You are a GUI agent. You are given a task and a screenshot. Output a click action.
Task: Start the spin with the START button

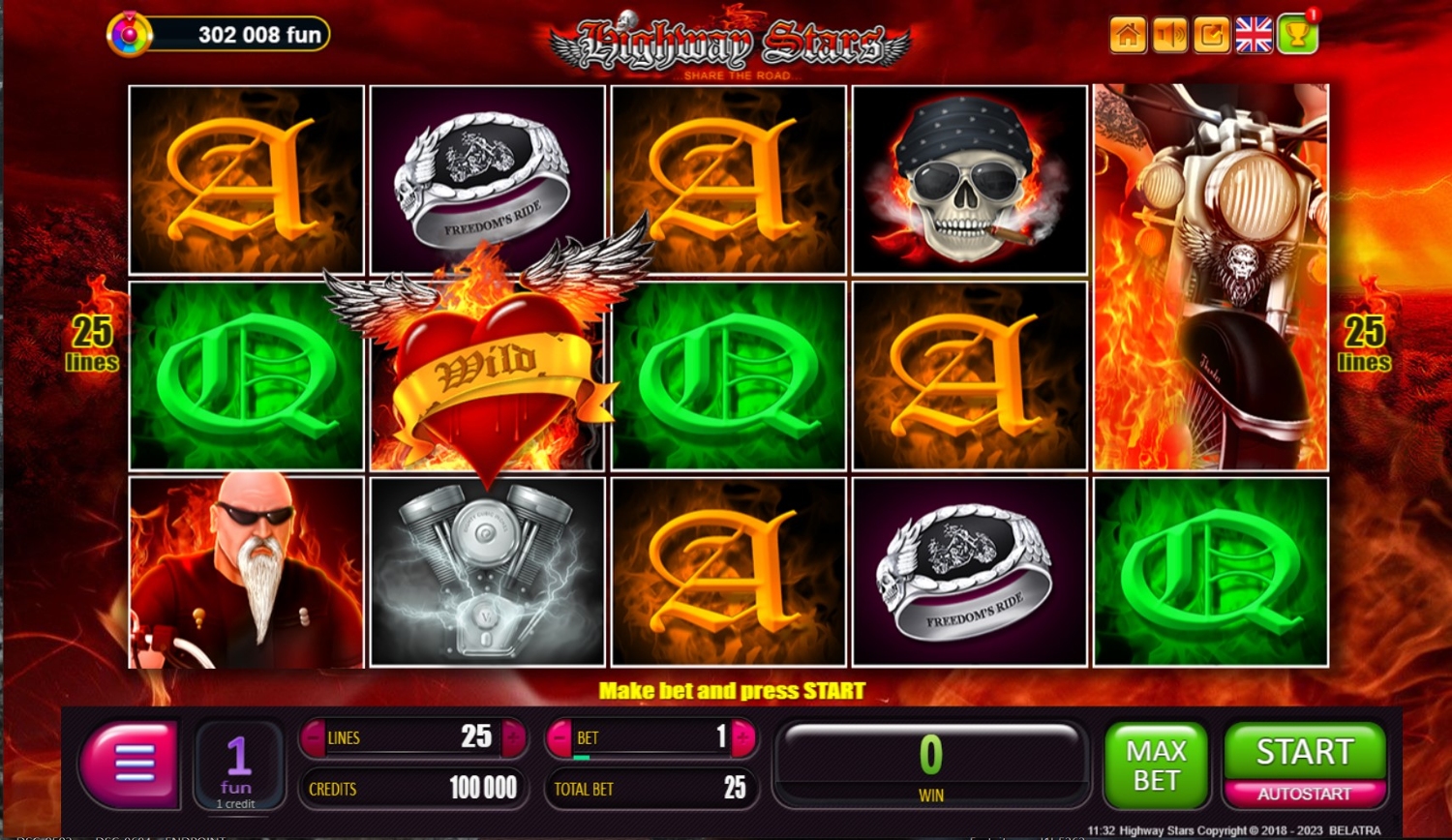click(x=1304, y=752)
